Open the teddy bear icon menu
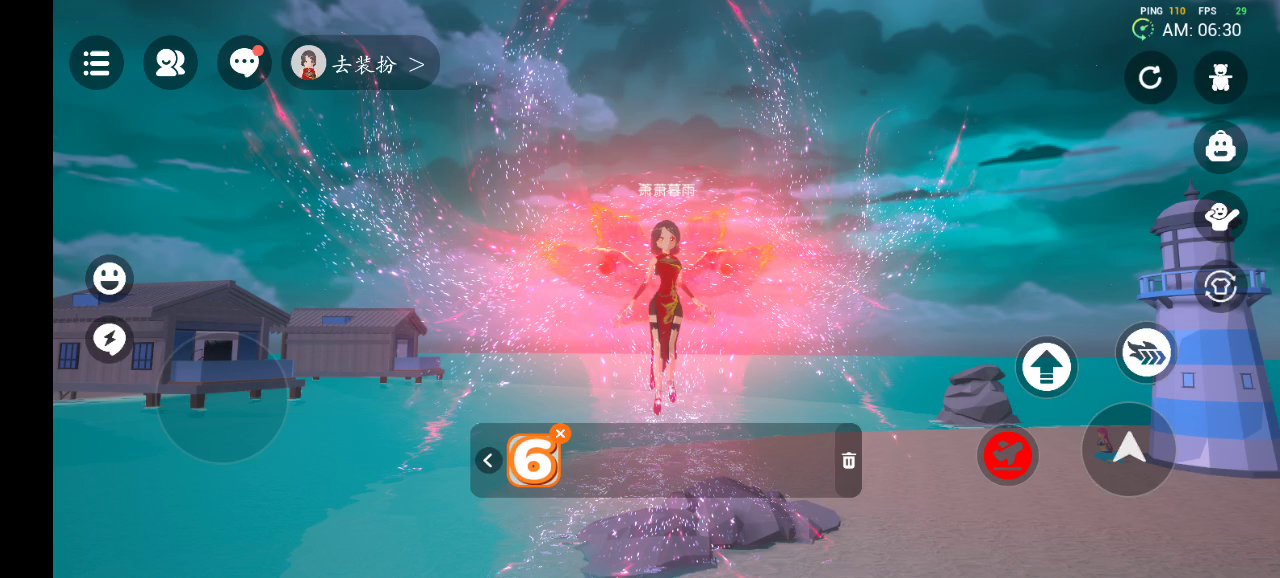 pos(1220,77)
